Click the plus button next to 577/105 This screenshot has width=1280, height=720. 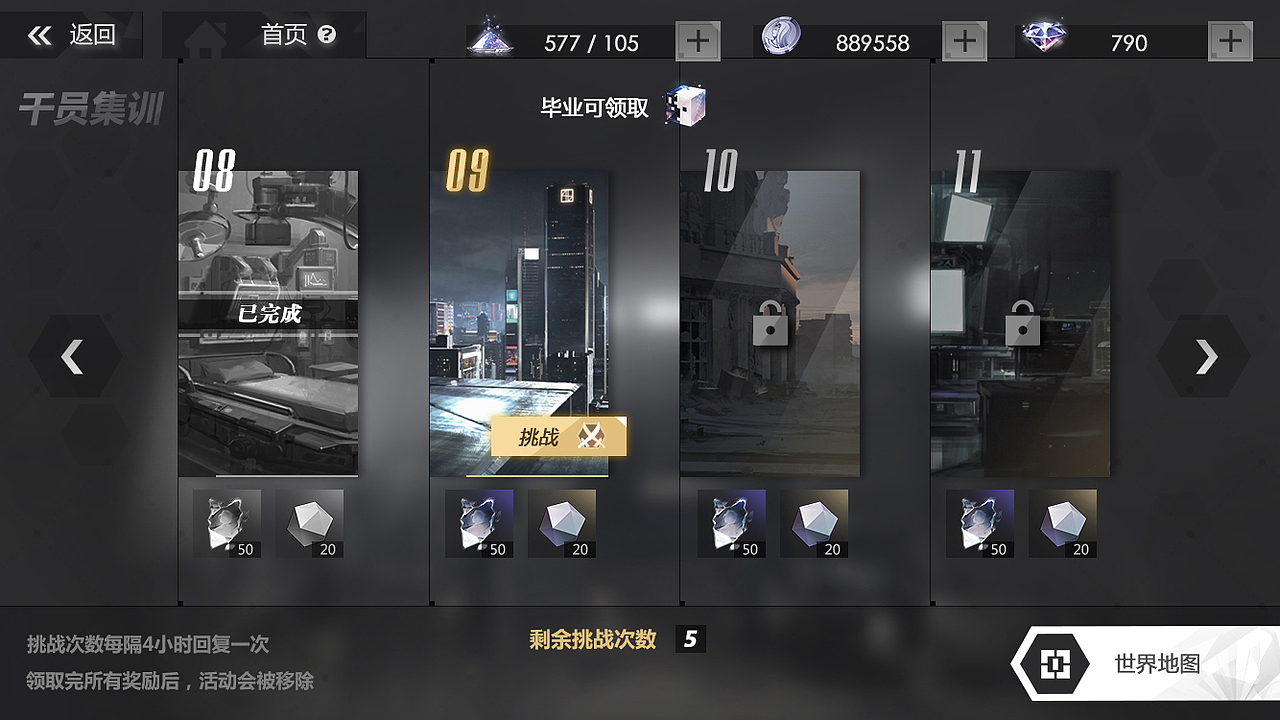point(696,40)
